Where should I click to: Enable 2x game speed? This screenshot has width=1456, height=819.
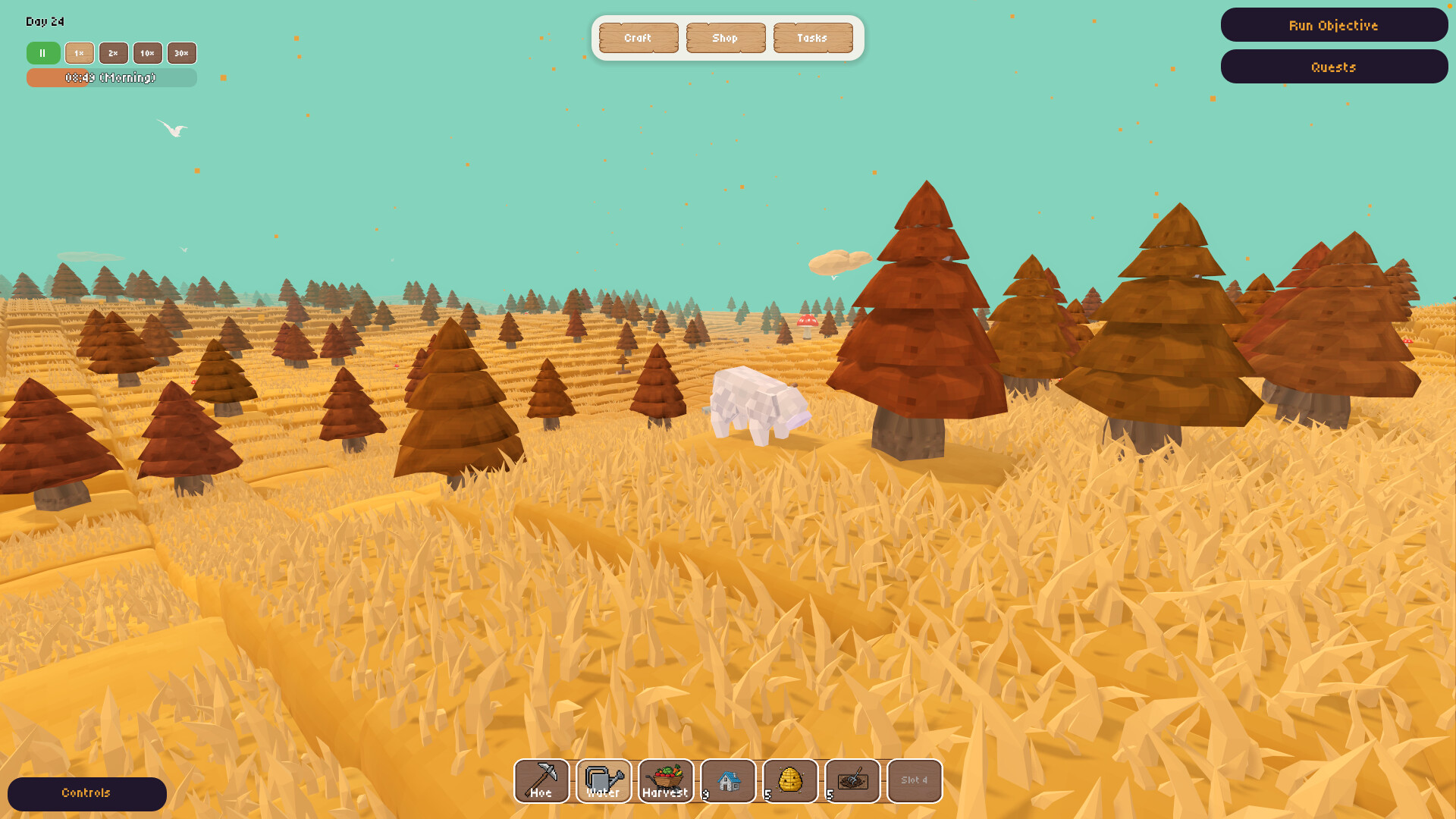pyautogui.click(x=113, y=53)
